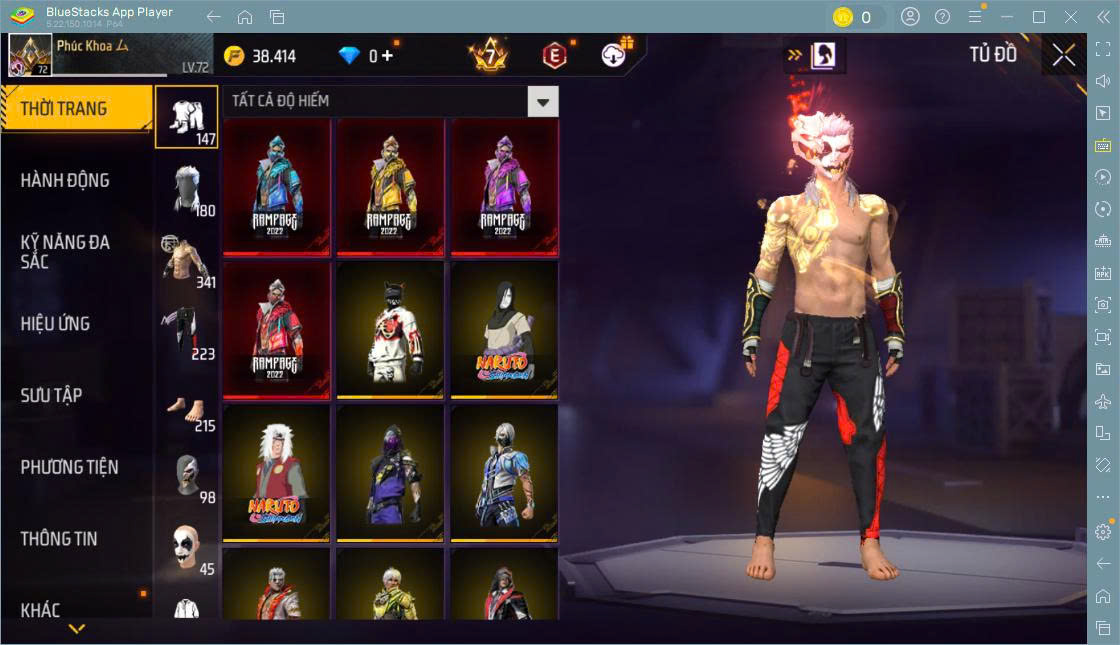Open the tops subcategory showing 341
Image resolution: width=1120 pixels, height=645 pixels.
(x=187, y=261)
